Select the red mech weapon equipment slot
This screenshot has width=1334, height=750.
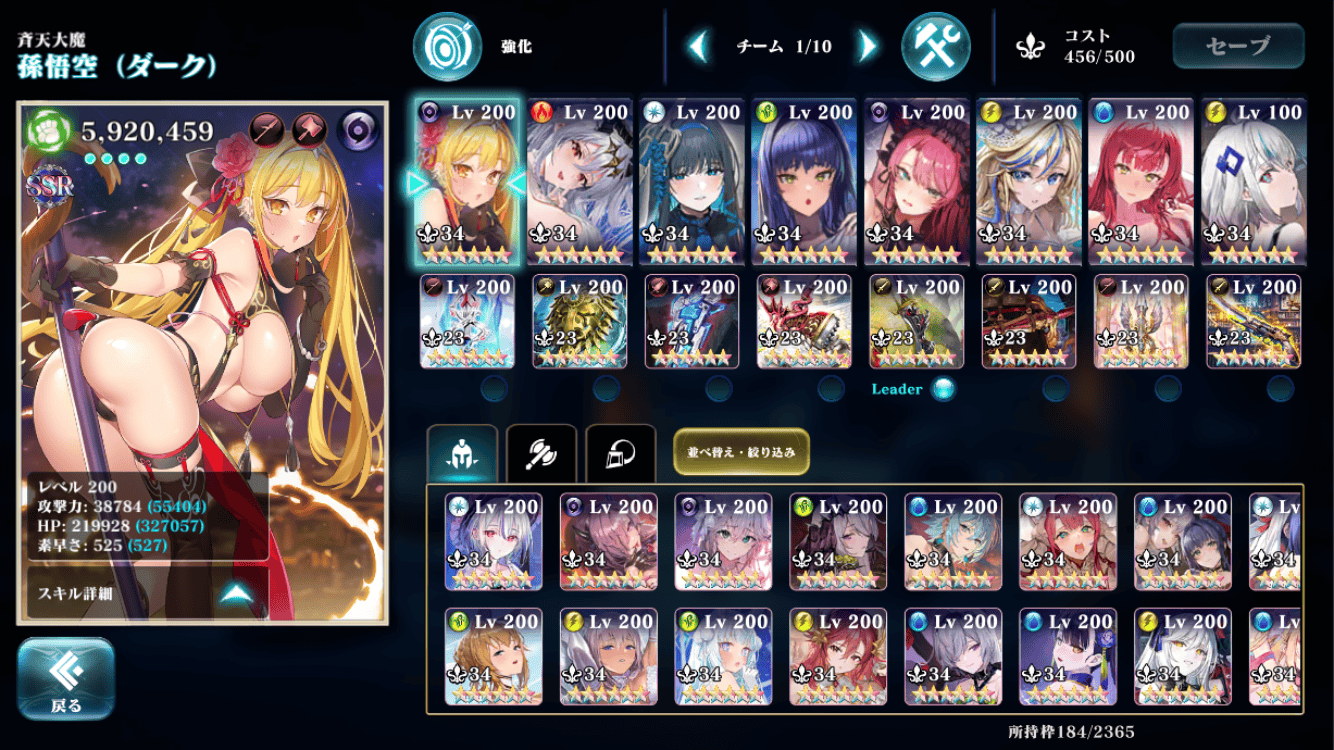804,321
